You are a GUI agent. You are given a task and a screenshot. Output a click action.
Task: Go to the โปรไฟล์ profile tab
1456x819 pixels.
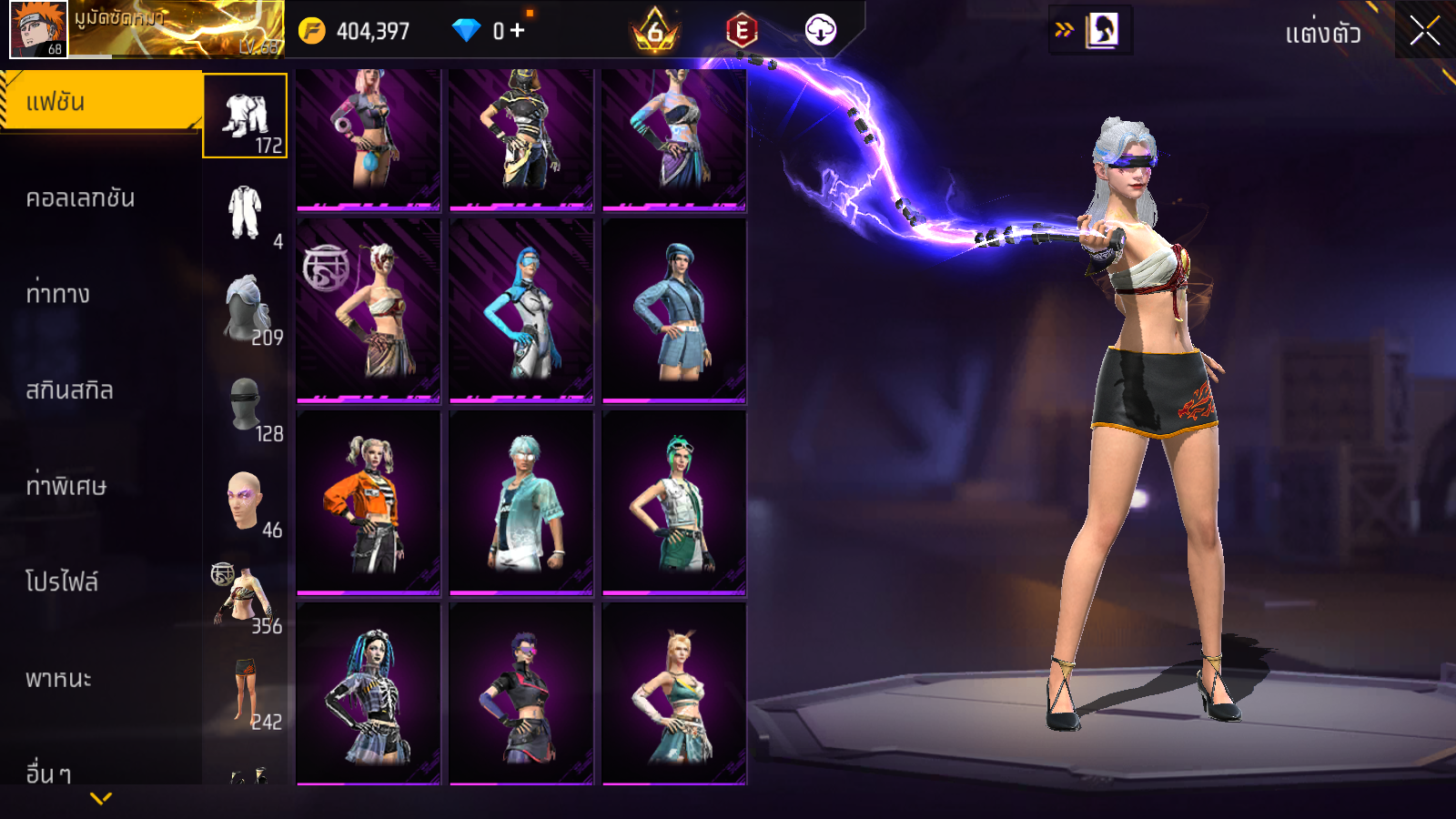(x=62, y=582)
